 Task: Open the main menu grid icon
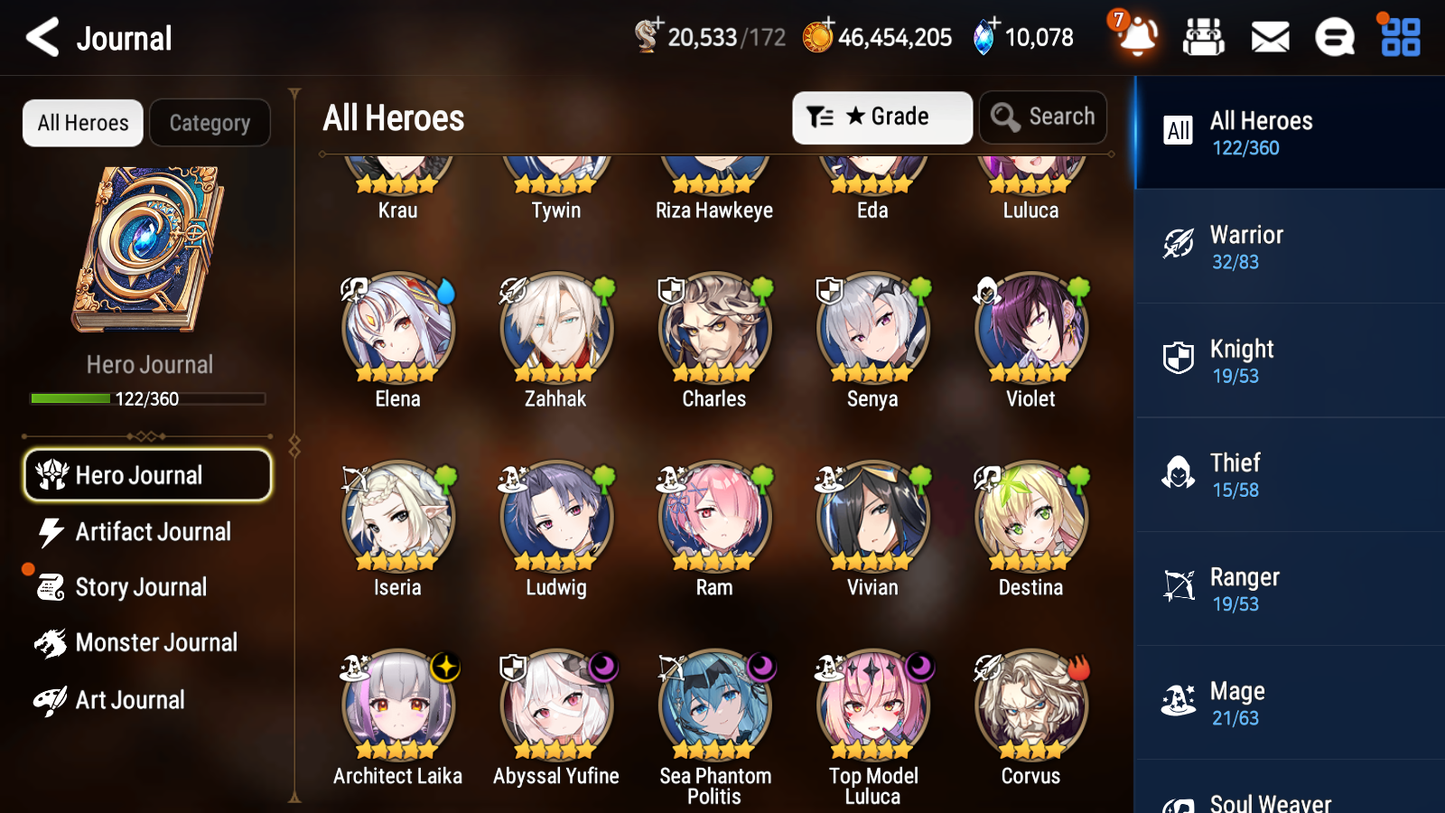[x=1399, y=36]
